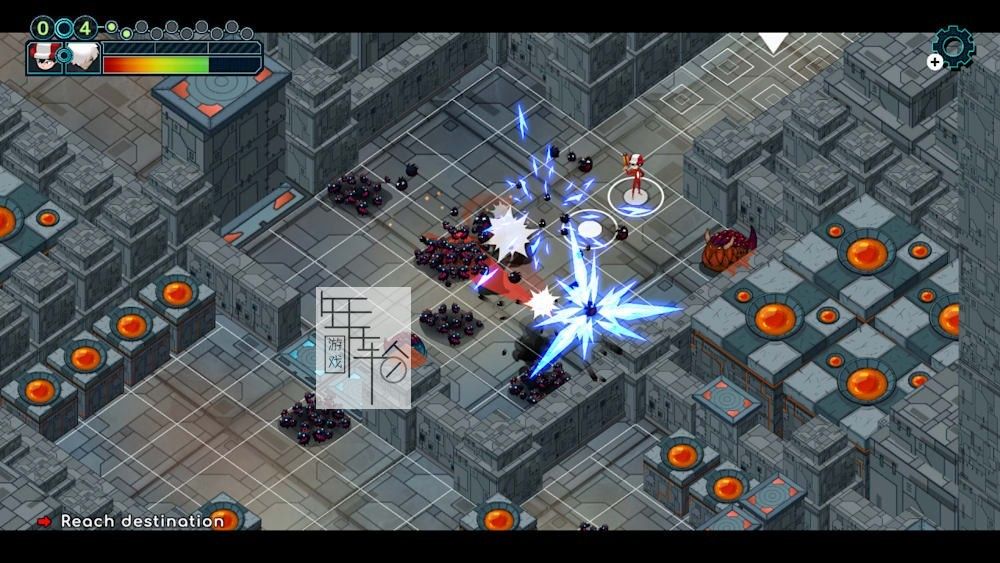Open the settings gear menu
This screenshot has height=563, width=1000.
tap(953, 46)
